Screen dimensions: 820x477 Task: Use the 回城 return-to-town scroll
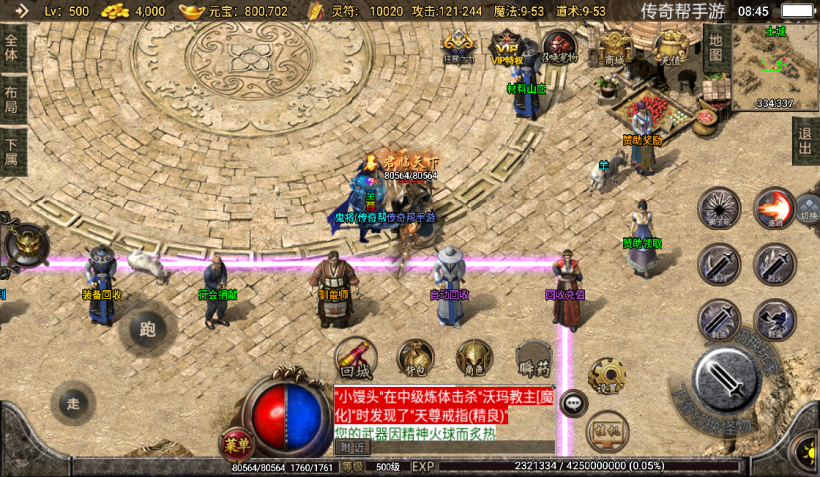(x=355, y=358)
